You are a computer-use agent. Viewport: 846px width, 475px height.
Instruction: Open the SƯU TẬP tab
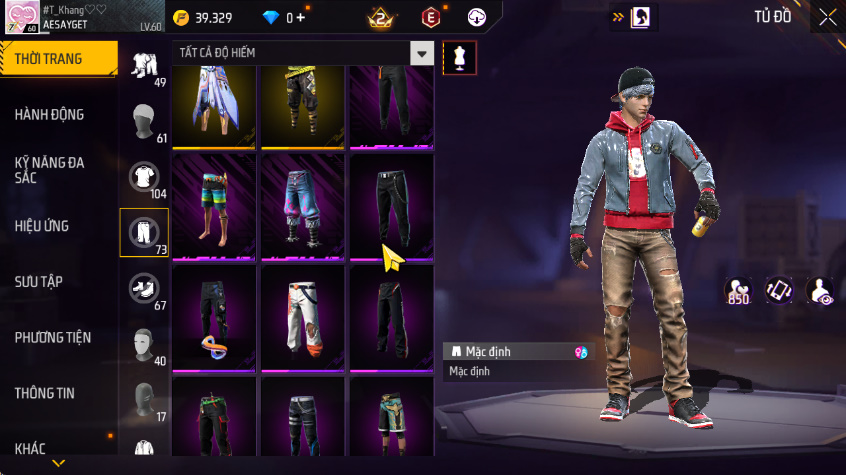click(x=39, y=281)
